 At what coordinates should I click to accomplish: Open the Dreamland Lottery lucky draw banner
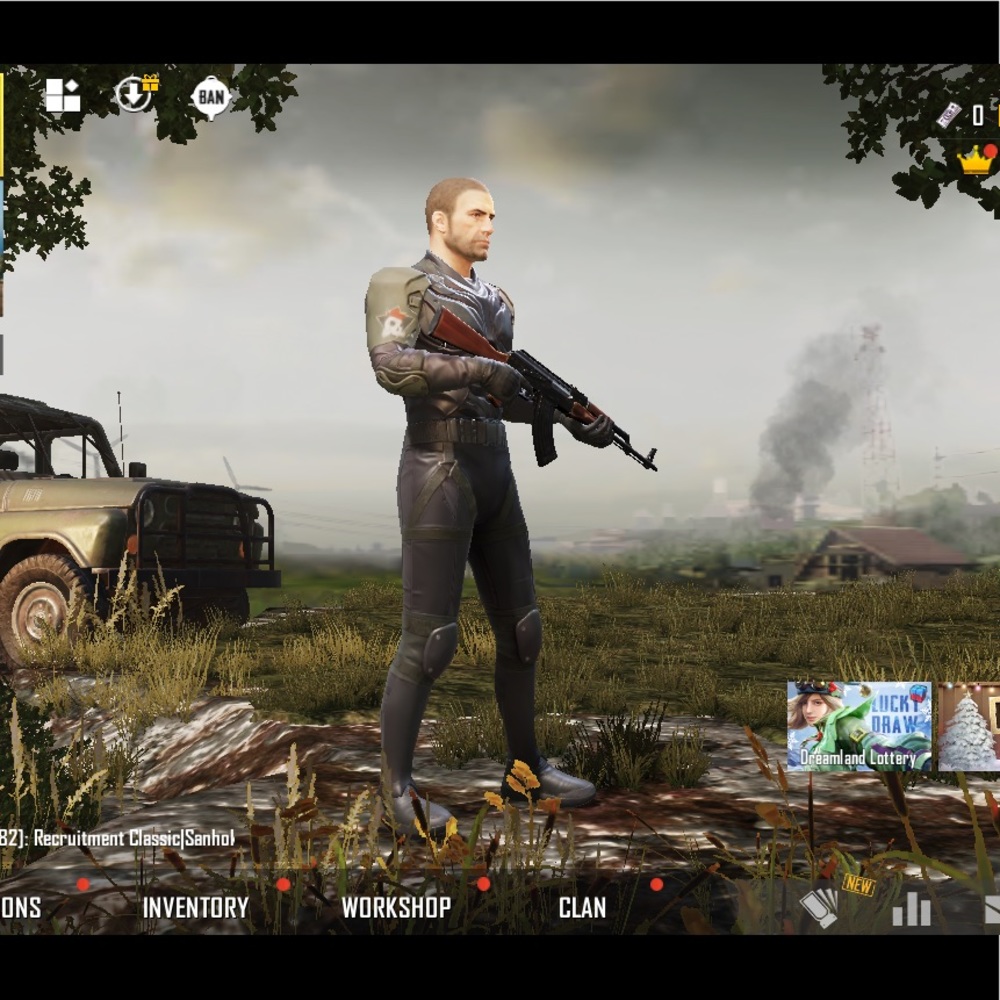click(859, 727)
